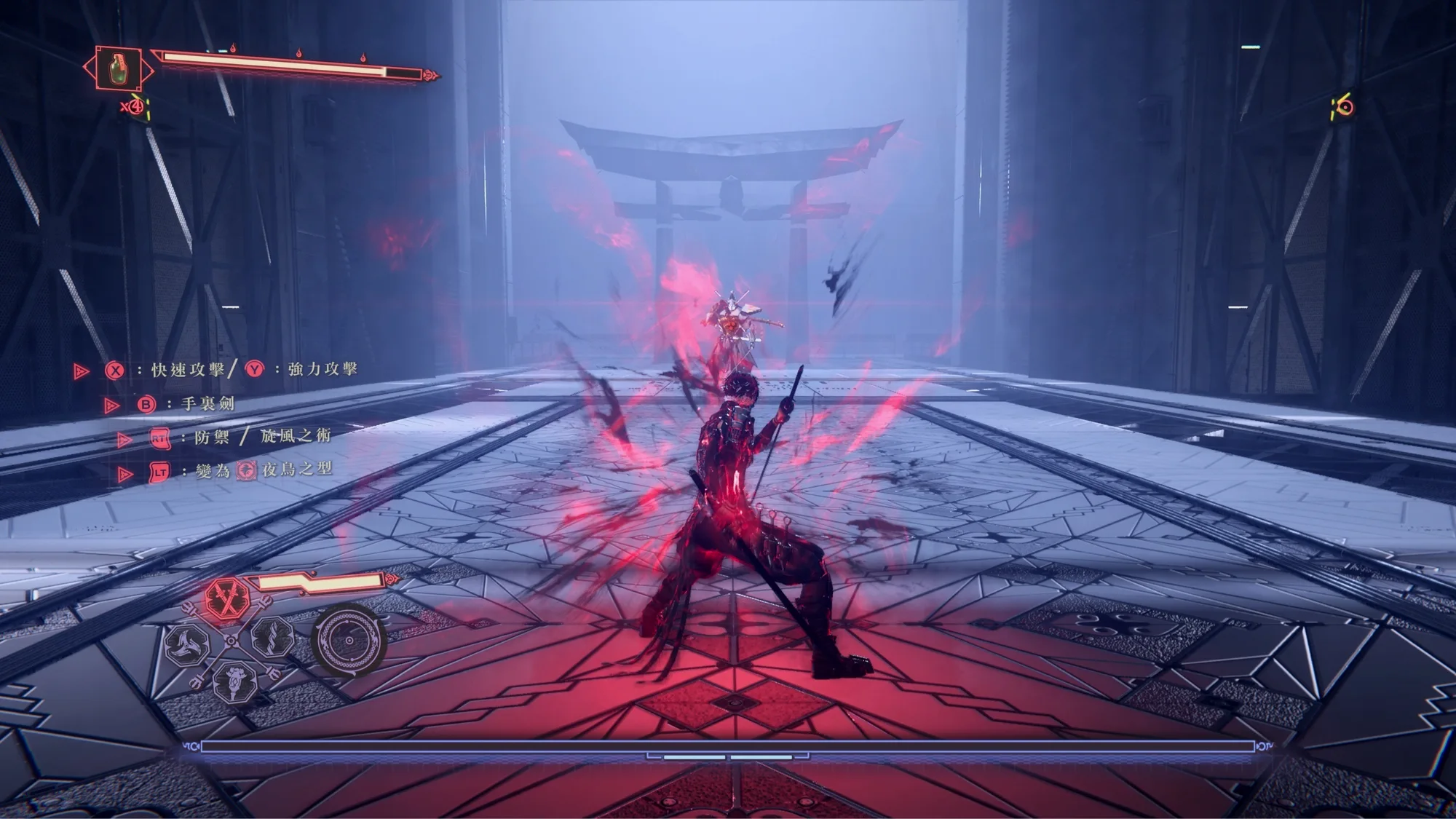Click the circular dragon ring gauge
Screen dimensions: 1456x819
(x=349, y=641)
